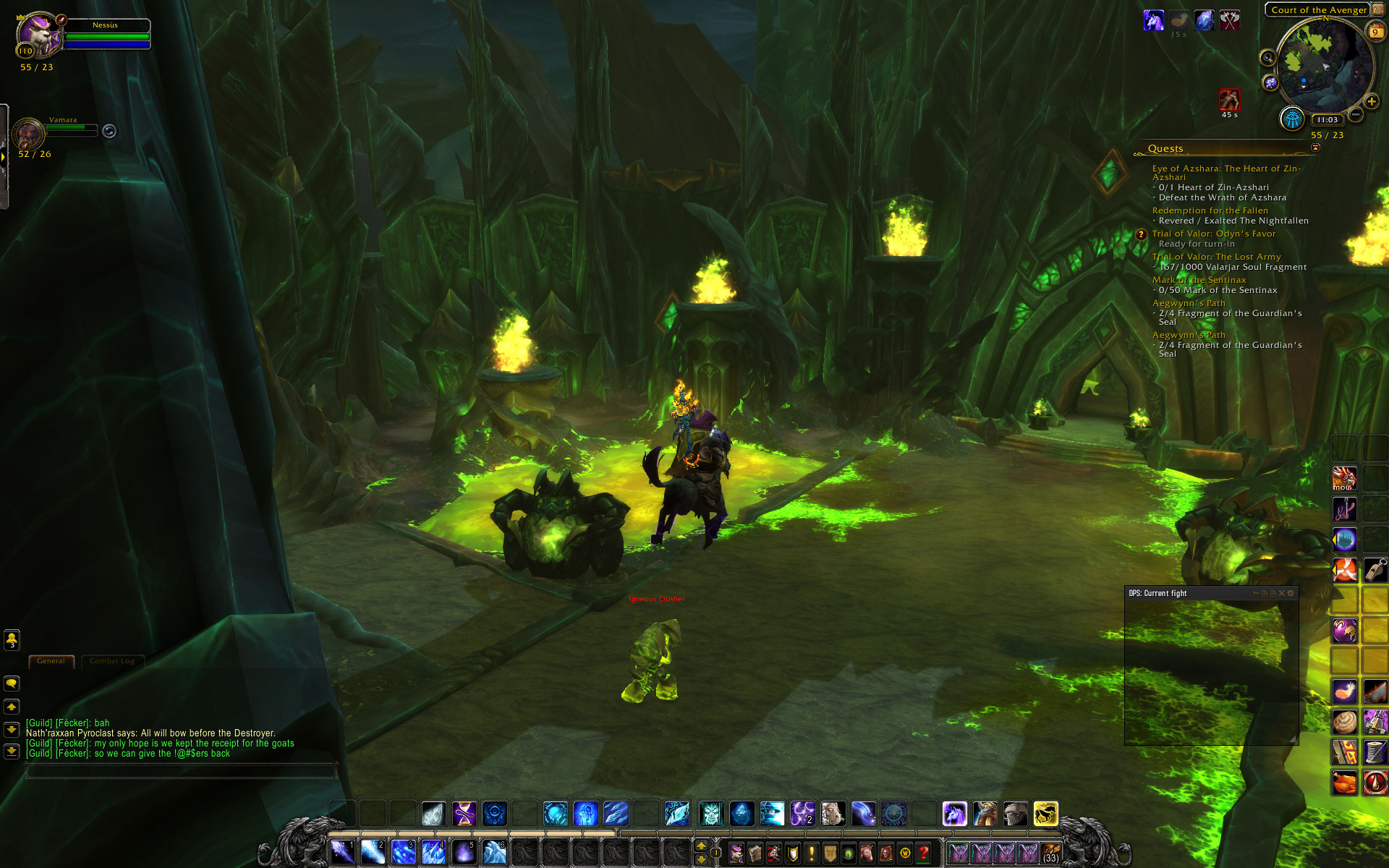Zoom in the minimap with plus button
The height and width of the screenshot is (868, 1389).
[x=1371, y=101]
